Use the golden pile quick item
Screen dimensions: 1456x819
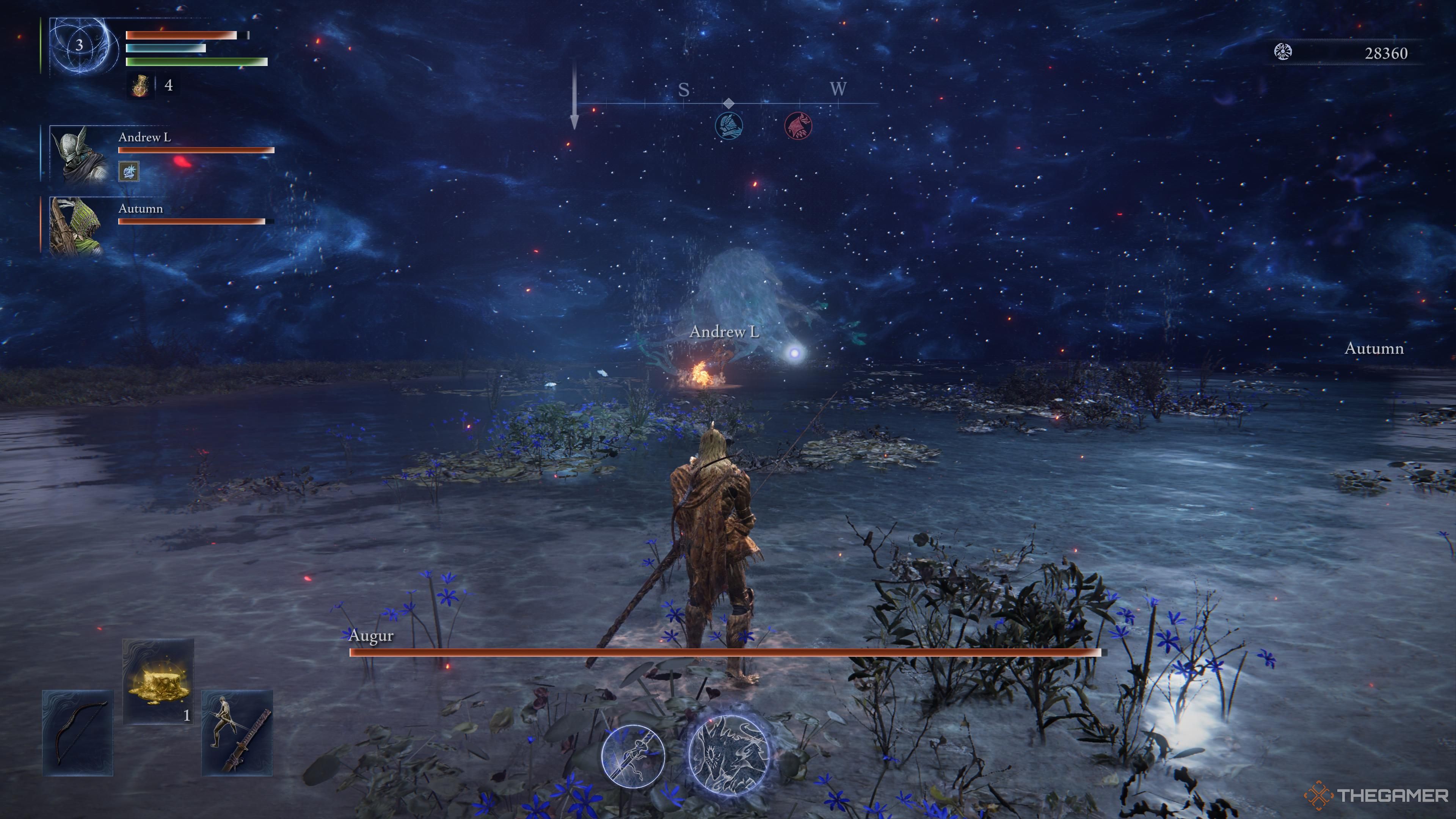(158, 681)
